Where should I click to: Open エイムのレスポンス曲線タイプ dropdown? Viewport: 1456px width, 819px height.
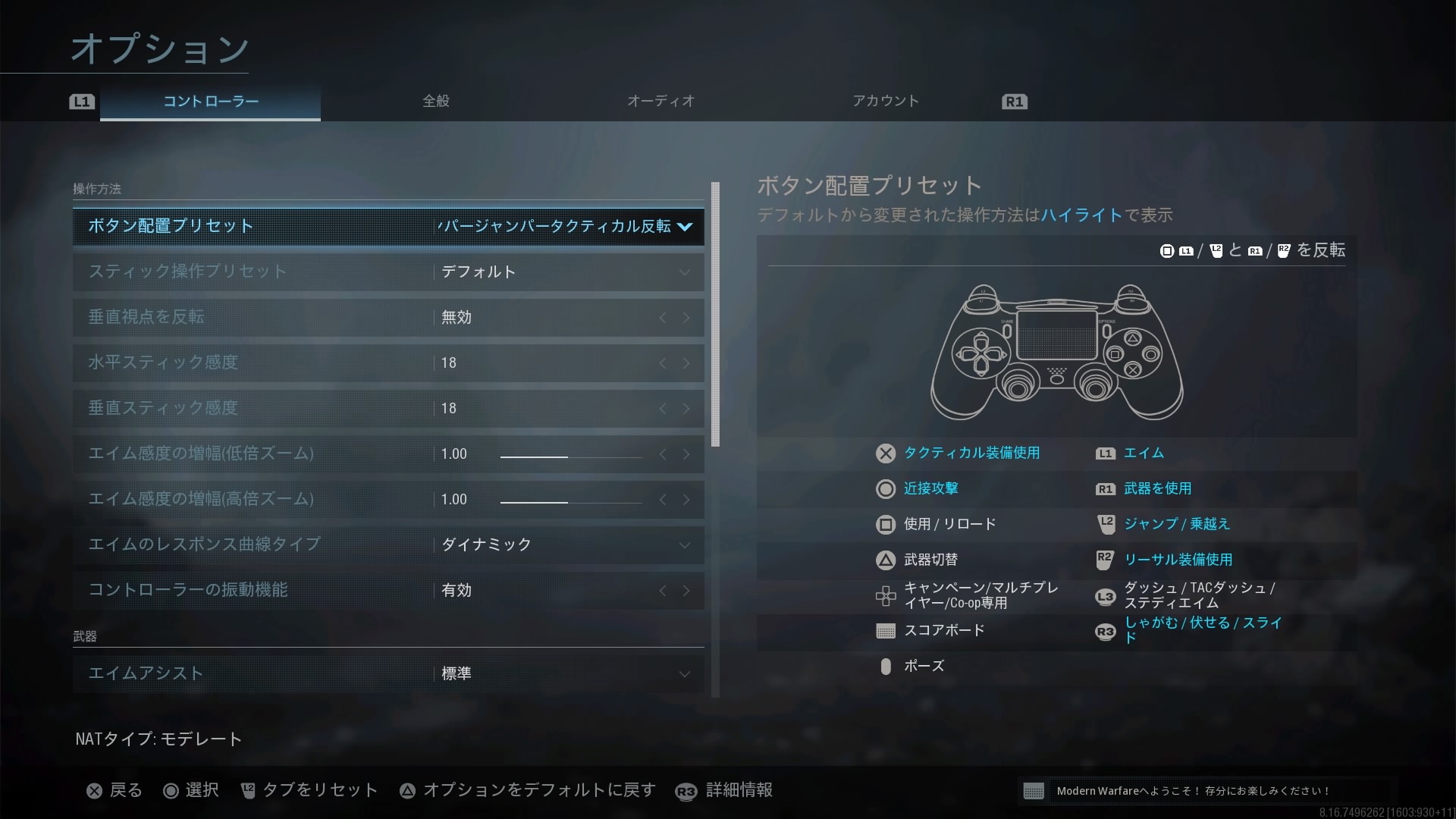(x=684, y=545)
